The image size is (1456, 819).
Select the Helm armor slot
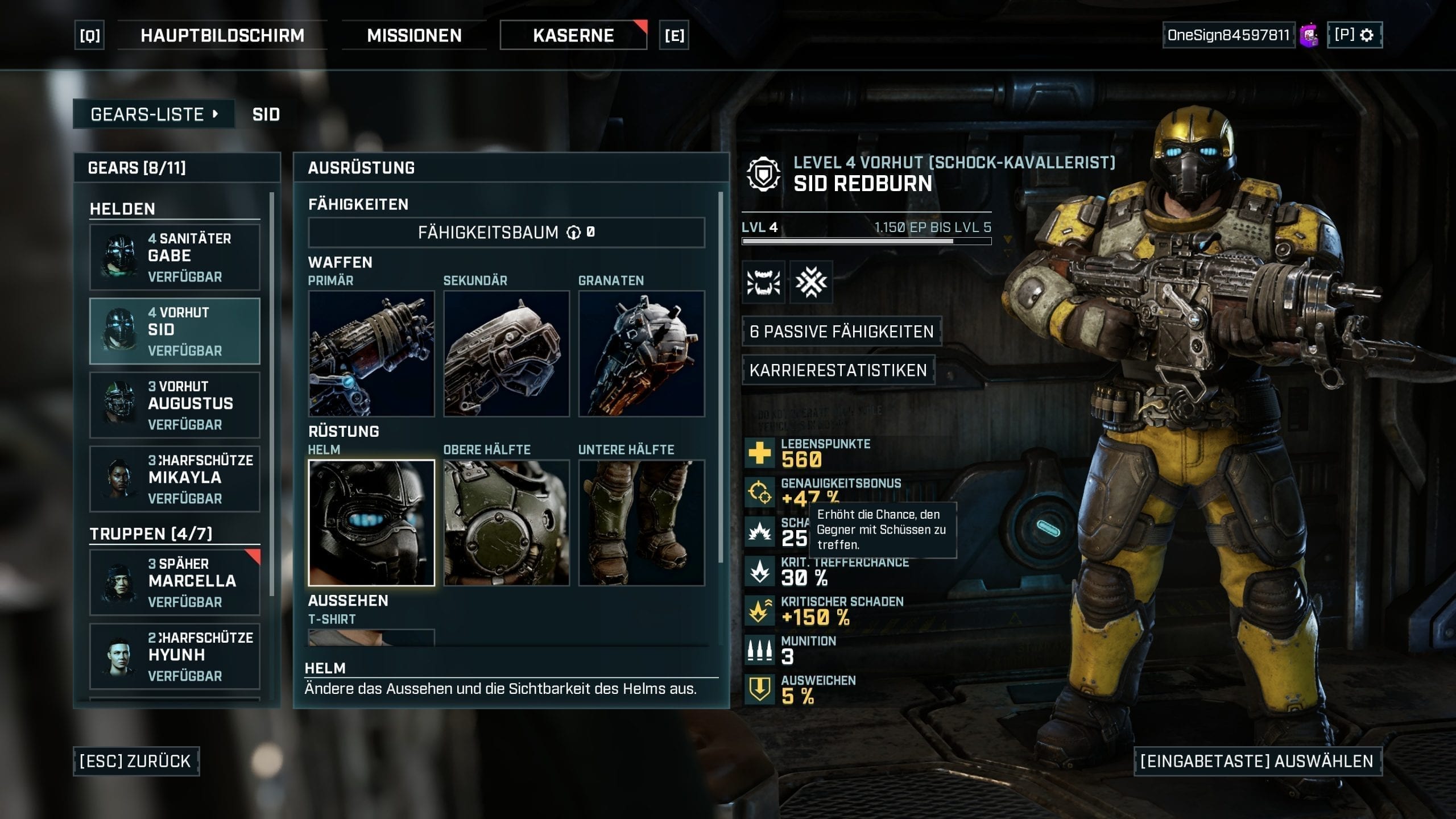click(371, 522)
